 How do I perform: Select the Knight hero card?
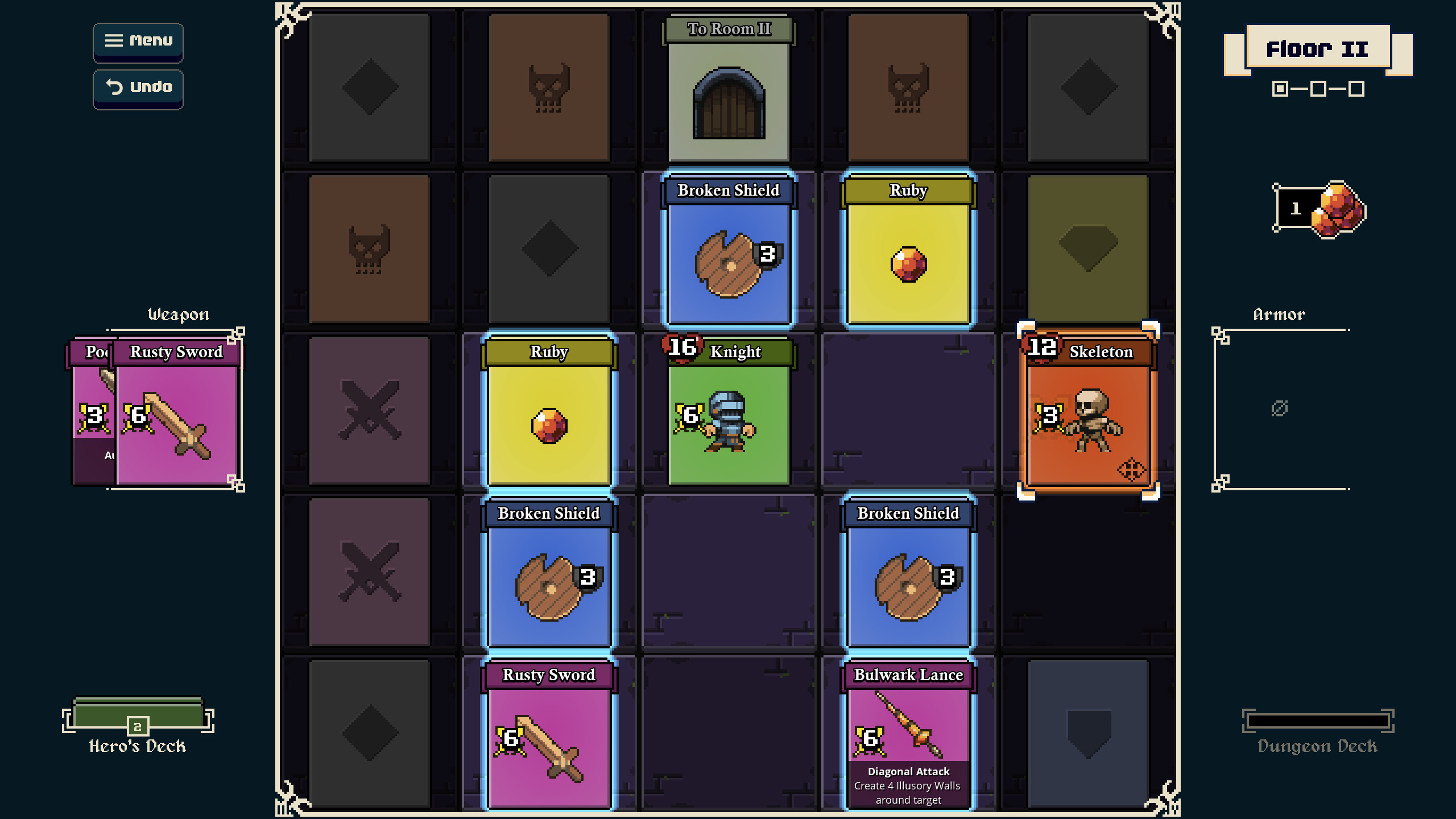pos(729,411)
